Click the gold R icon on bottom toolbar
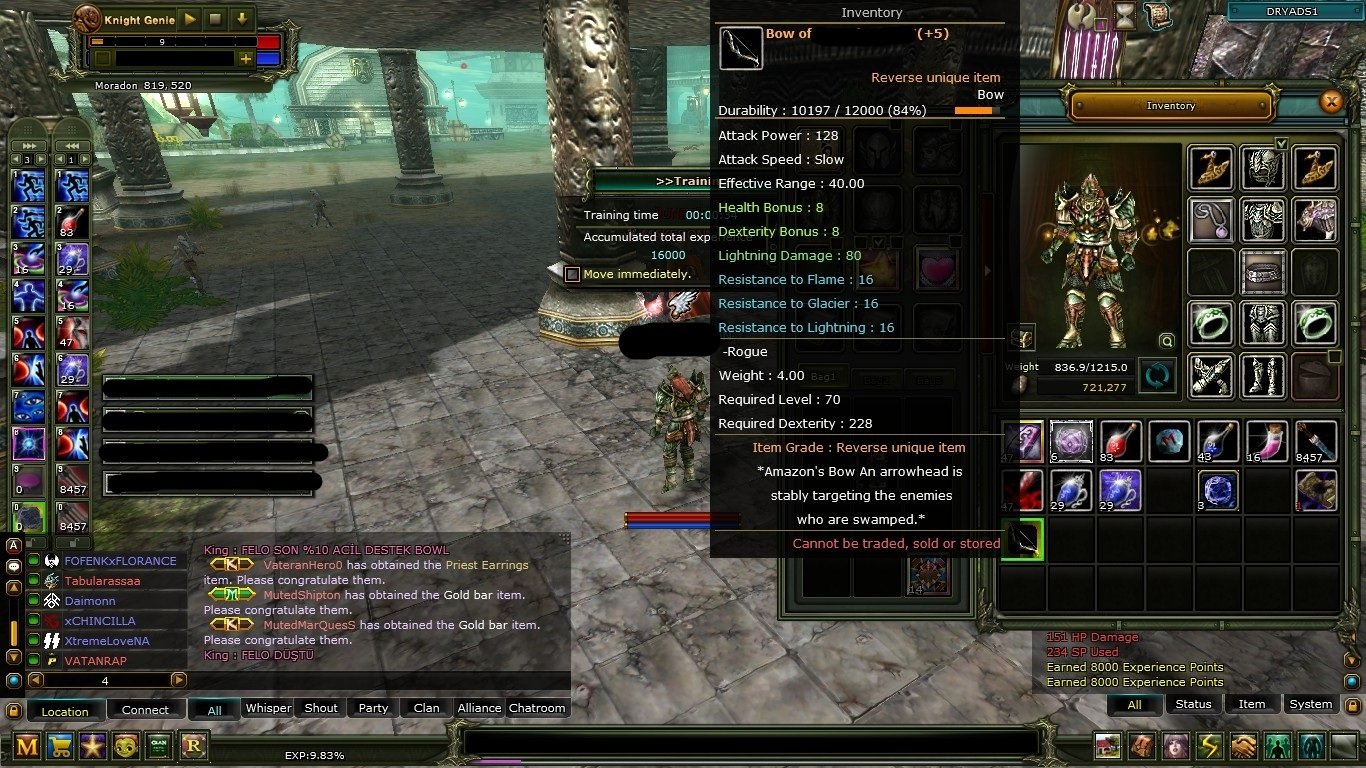This screenshot has width=1366, height=768. 192,746
